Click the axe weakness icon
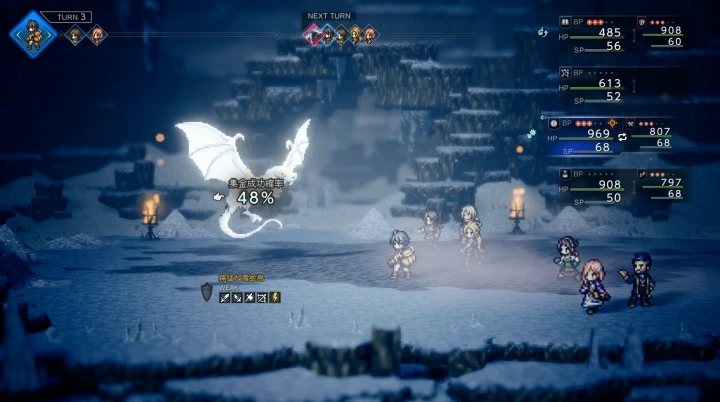 click(250, 297)
